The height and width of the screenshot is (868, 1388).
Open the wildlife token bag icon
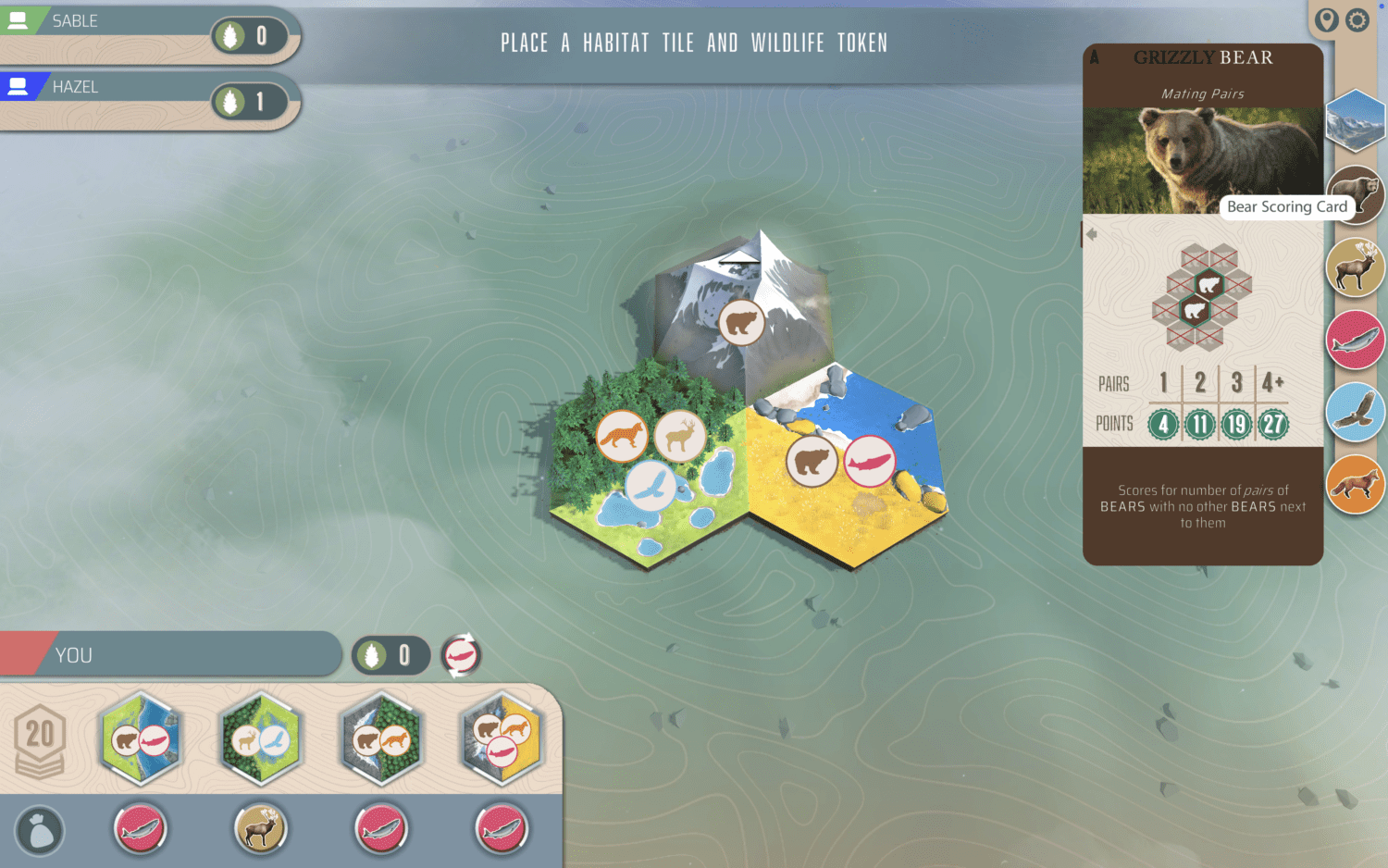point(41,831)
